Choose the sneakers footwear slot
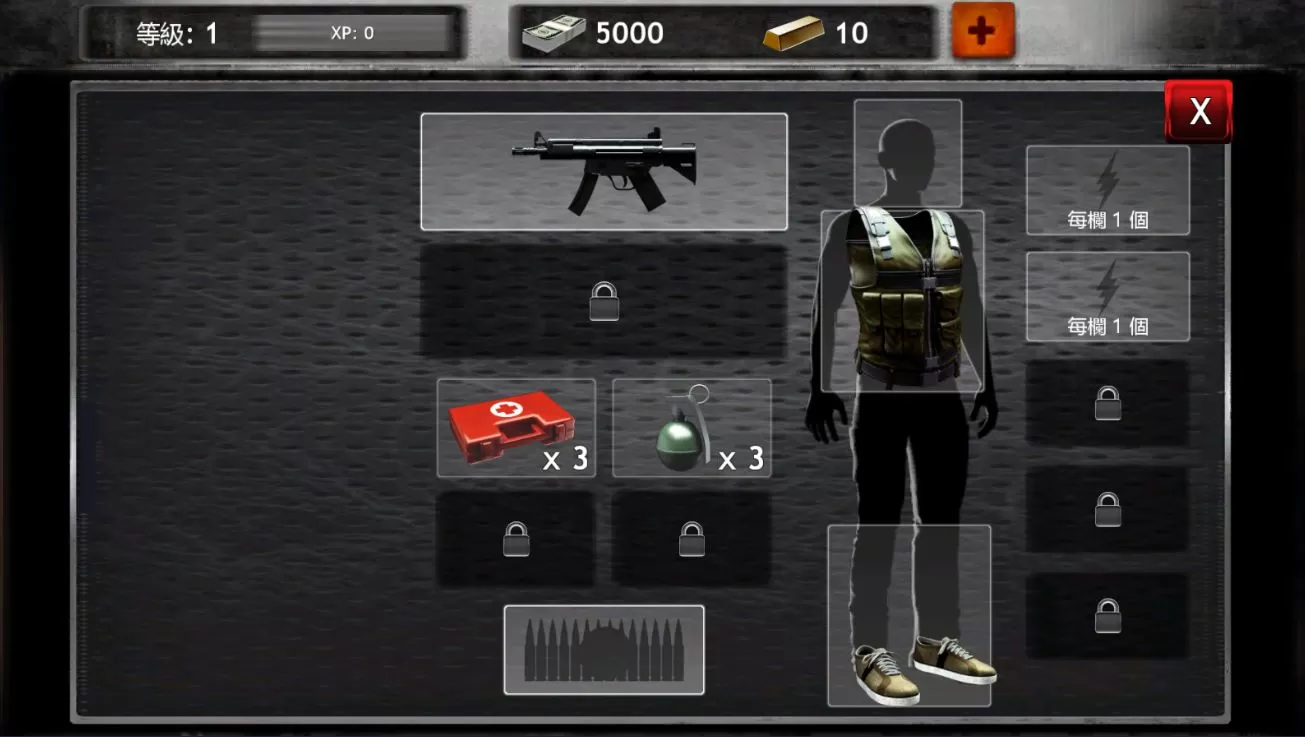Viewport: 1305px width, 737px height. (909, 615)
